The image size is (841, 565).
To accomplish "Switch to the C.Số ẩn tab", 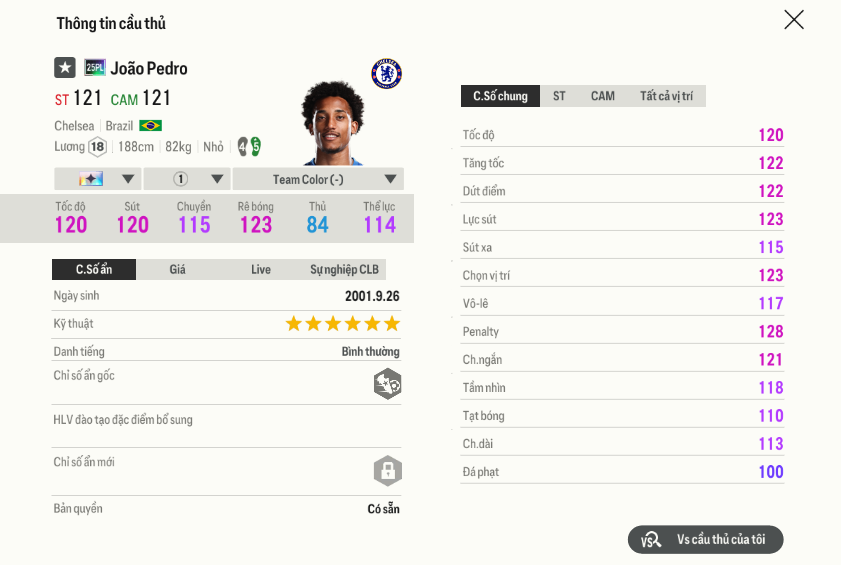I will (x=94, y=269).
